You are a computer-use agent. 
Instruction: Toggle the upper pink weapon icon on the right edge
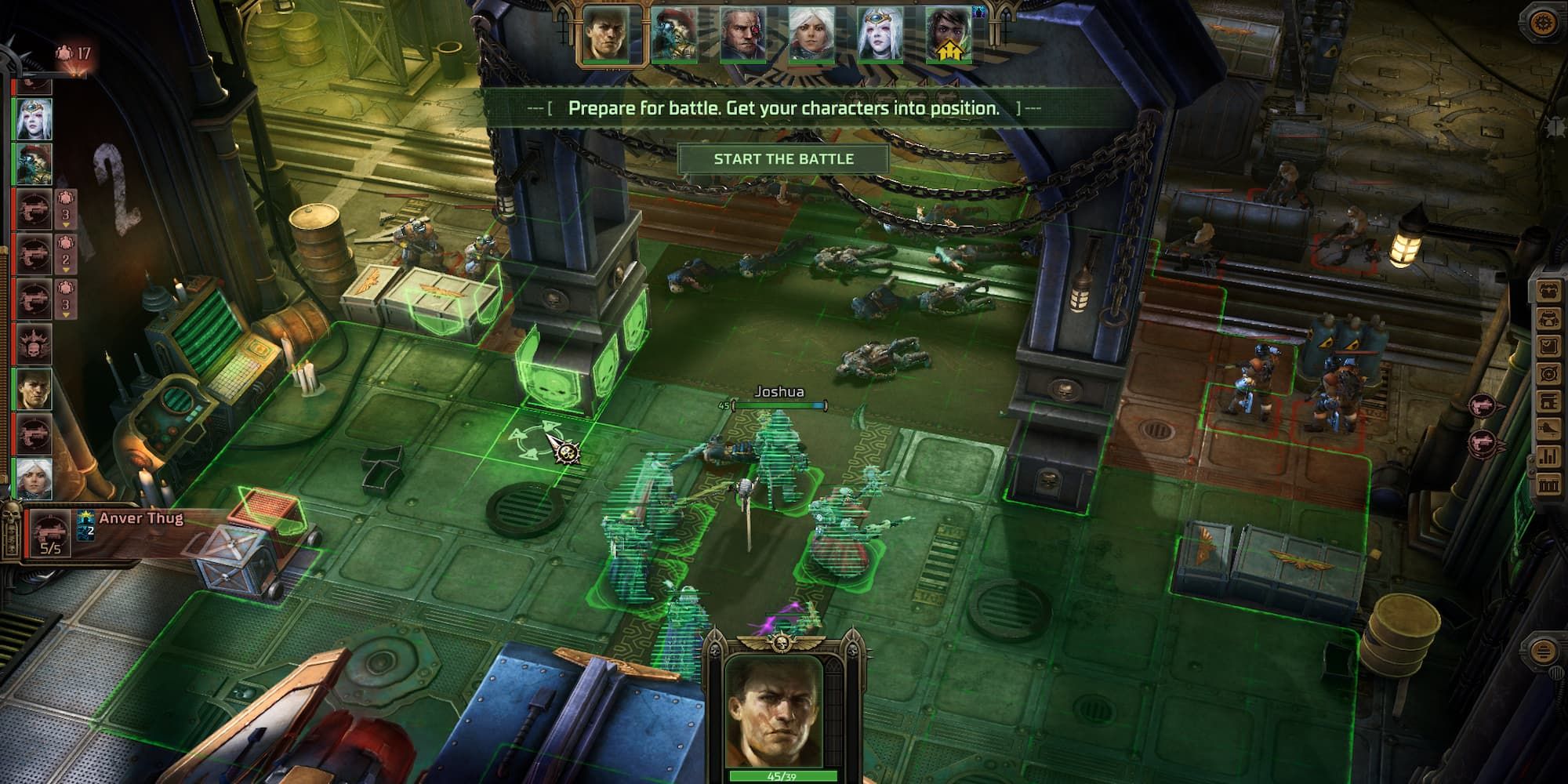coord(1483,405)
